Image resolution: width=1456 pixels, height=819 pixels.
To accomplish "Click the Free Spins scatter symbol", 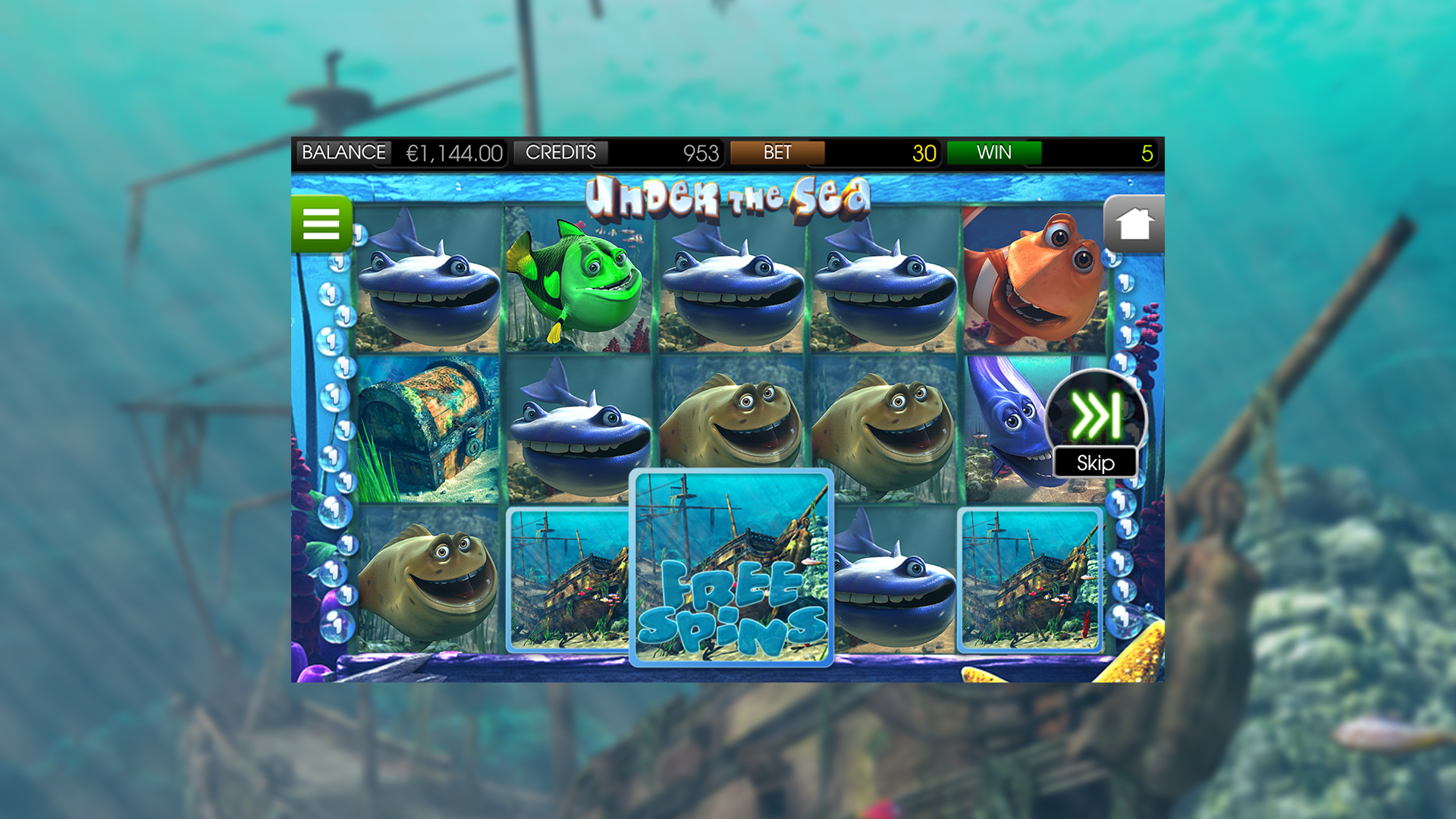I will coord(732,569).
